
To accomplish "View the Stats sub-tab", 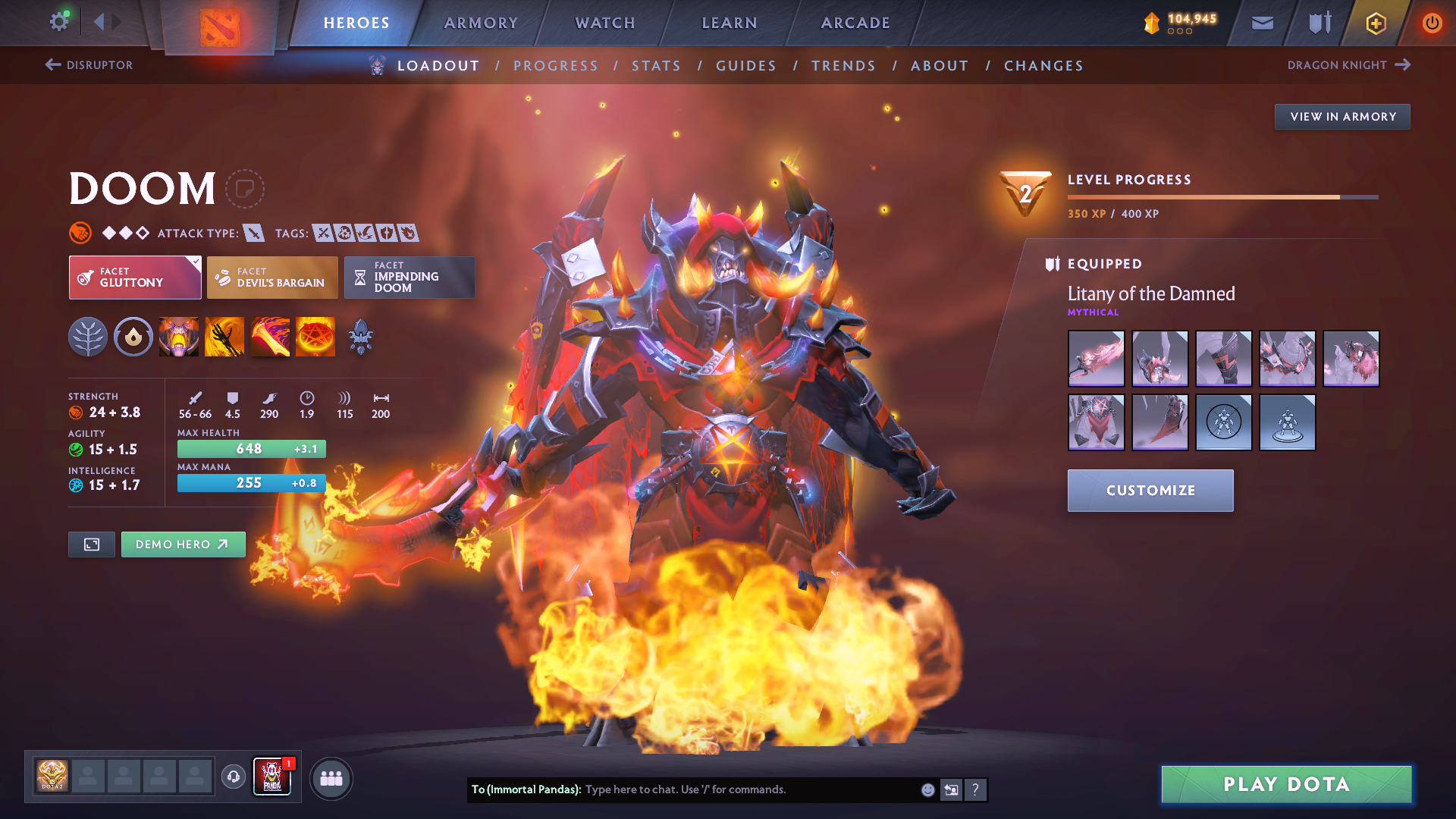I will point(657,66).
